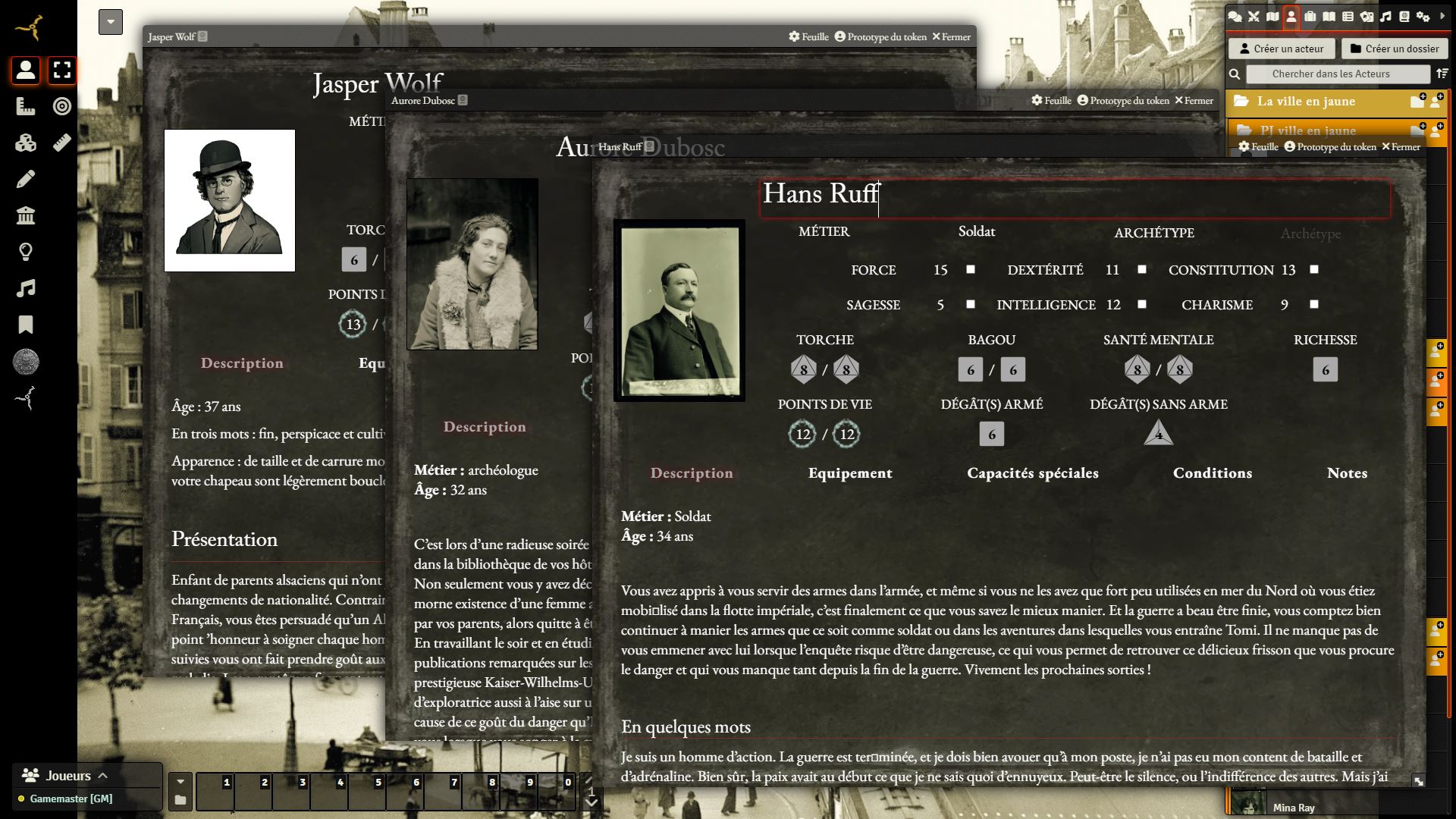Open Prototype du token for Hans Ruff
Screen dimensions: 1456x819
click(x=1330, y=147)
